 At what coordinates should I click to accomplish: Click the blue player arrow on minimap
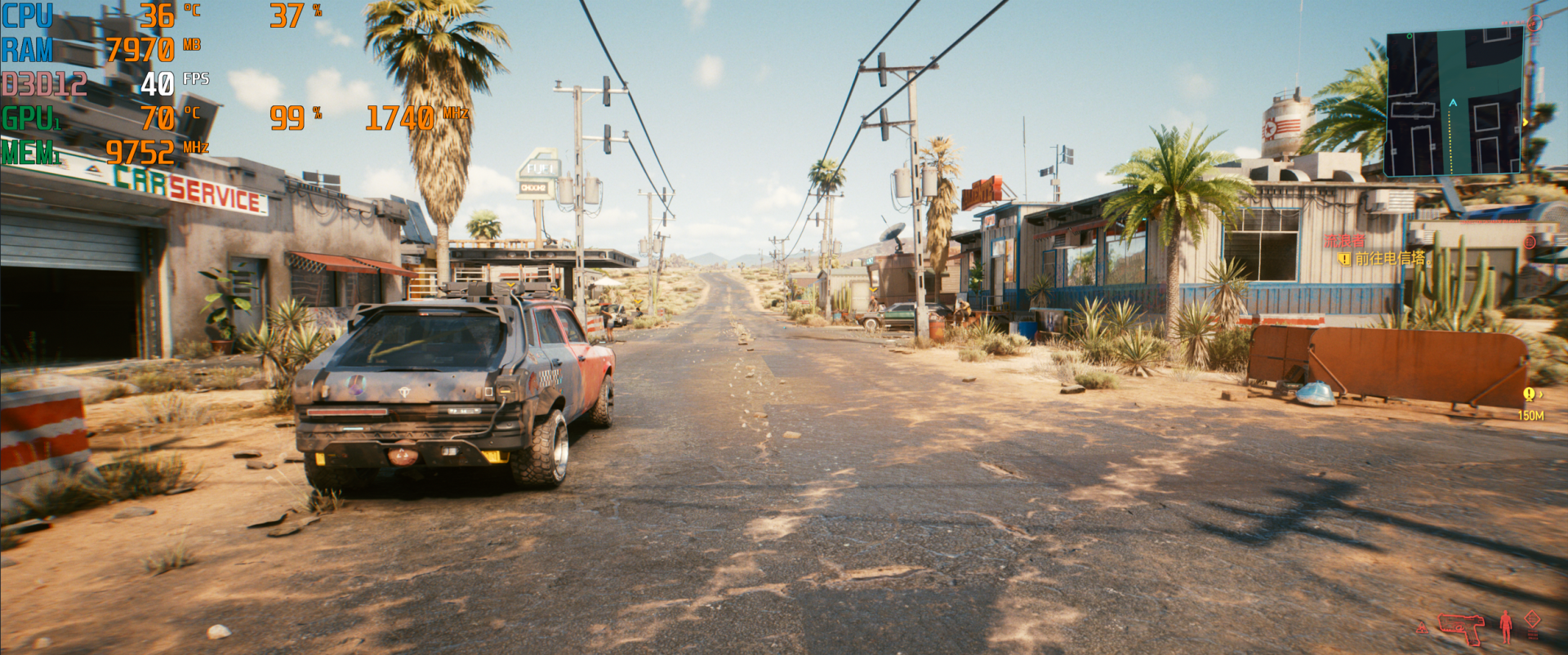[1453, 103]
